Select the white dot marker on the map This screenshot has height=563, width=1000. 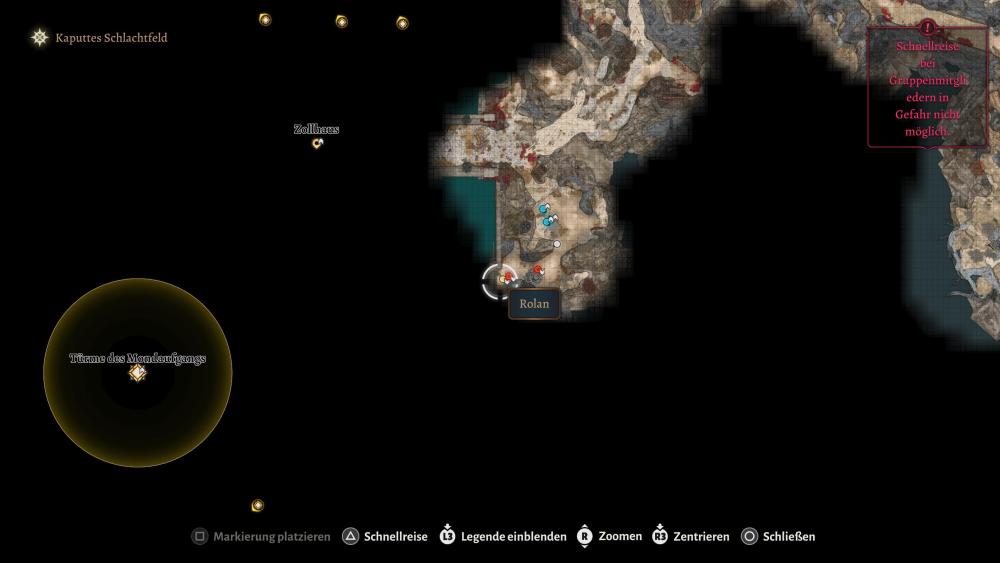click(x=557, y=244)
